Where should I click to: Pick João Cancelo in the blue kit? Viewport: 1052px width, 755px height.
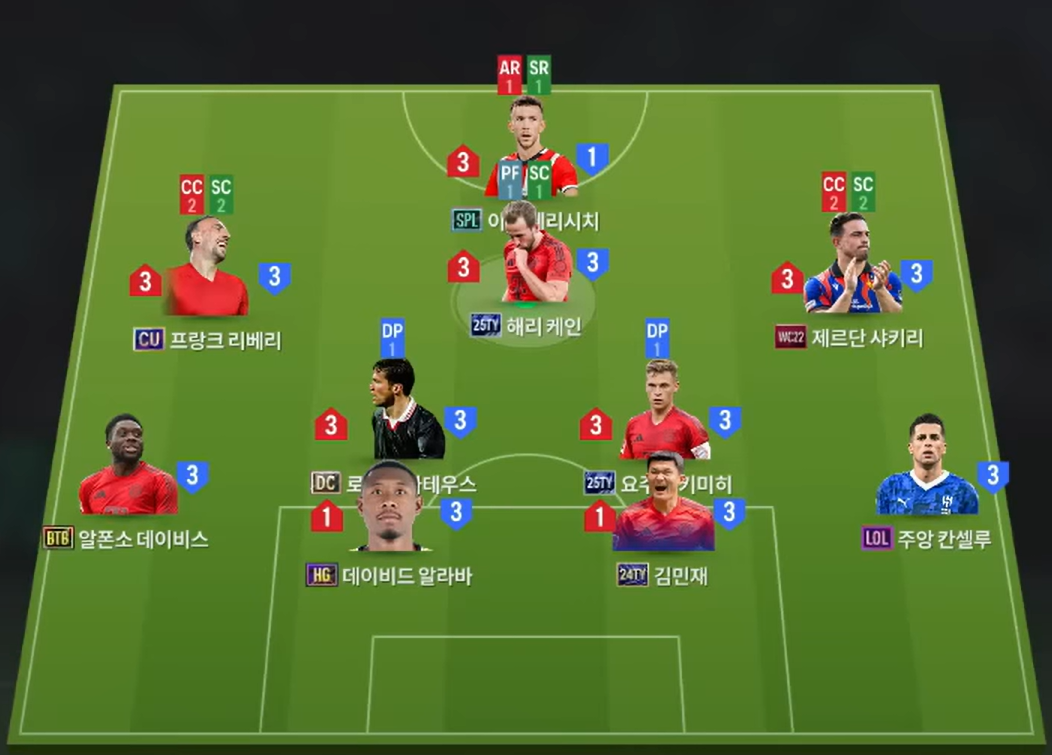tap(926, 470)
